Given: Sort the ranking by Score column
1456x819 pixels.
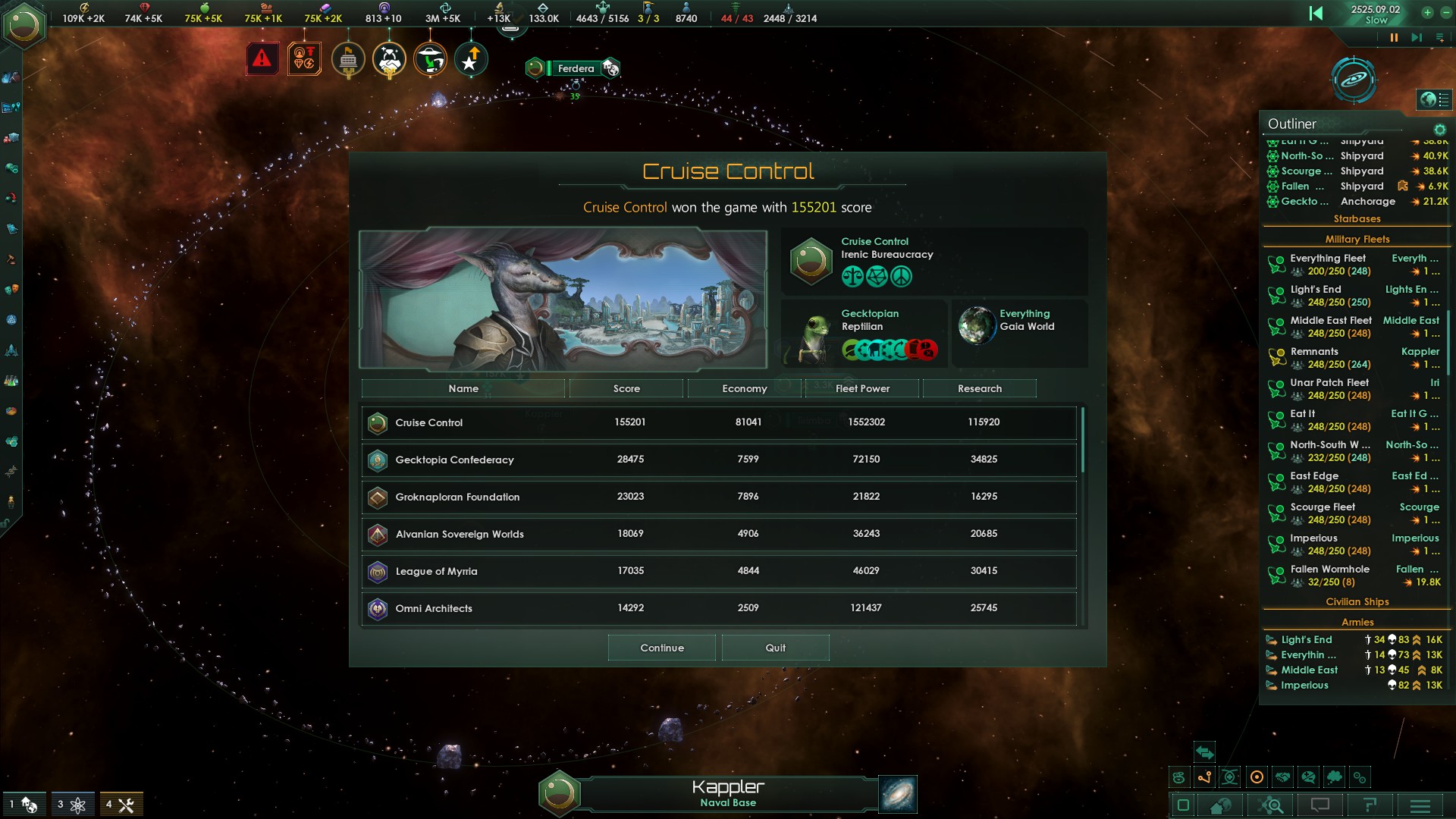Looking at the screenshot, I should (626, 388).
